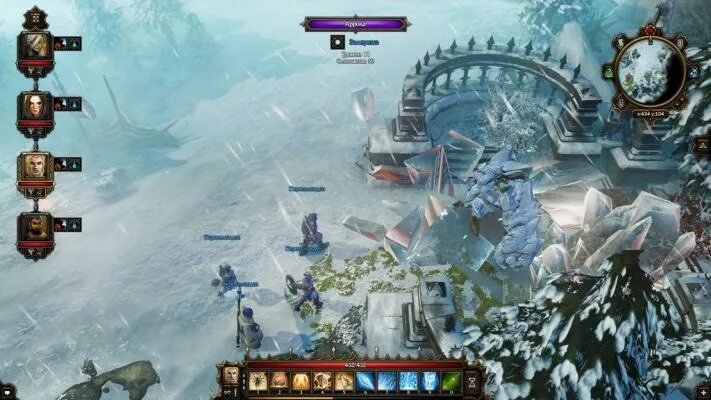This screenshot has width=711, height=400.
Task: Click the active character portrait on hotbar
Action: click(232, 376)
